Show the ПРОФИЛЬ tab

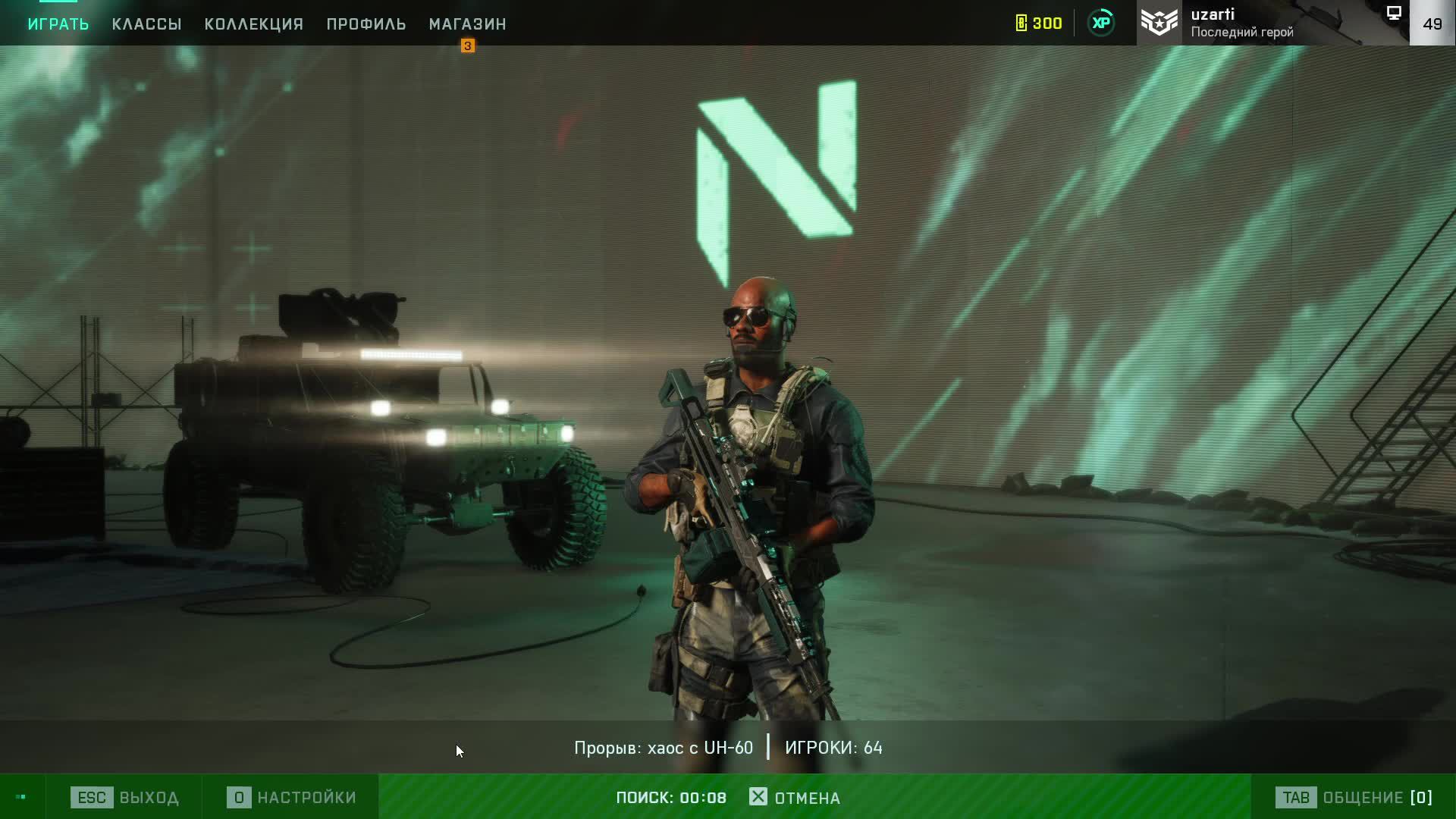[366, 24]
